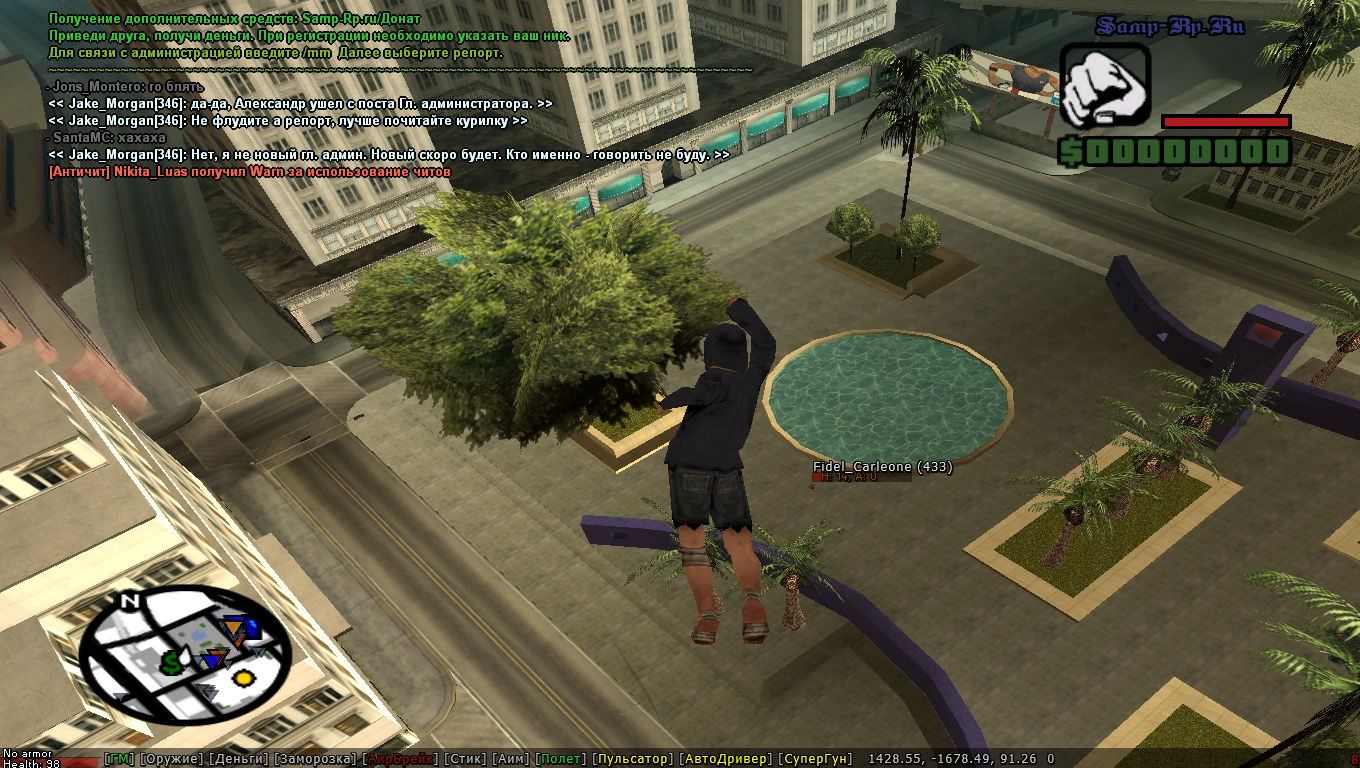
Task: Toggle the Деньги option
Action: [x=238, y=759]
